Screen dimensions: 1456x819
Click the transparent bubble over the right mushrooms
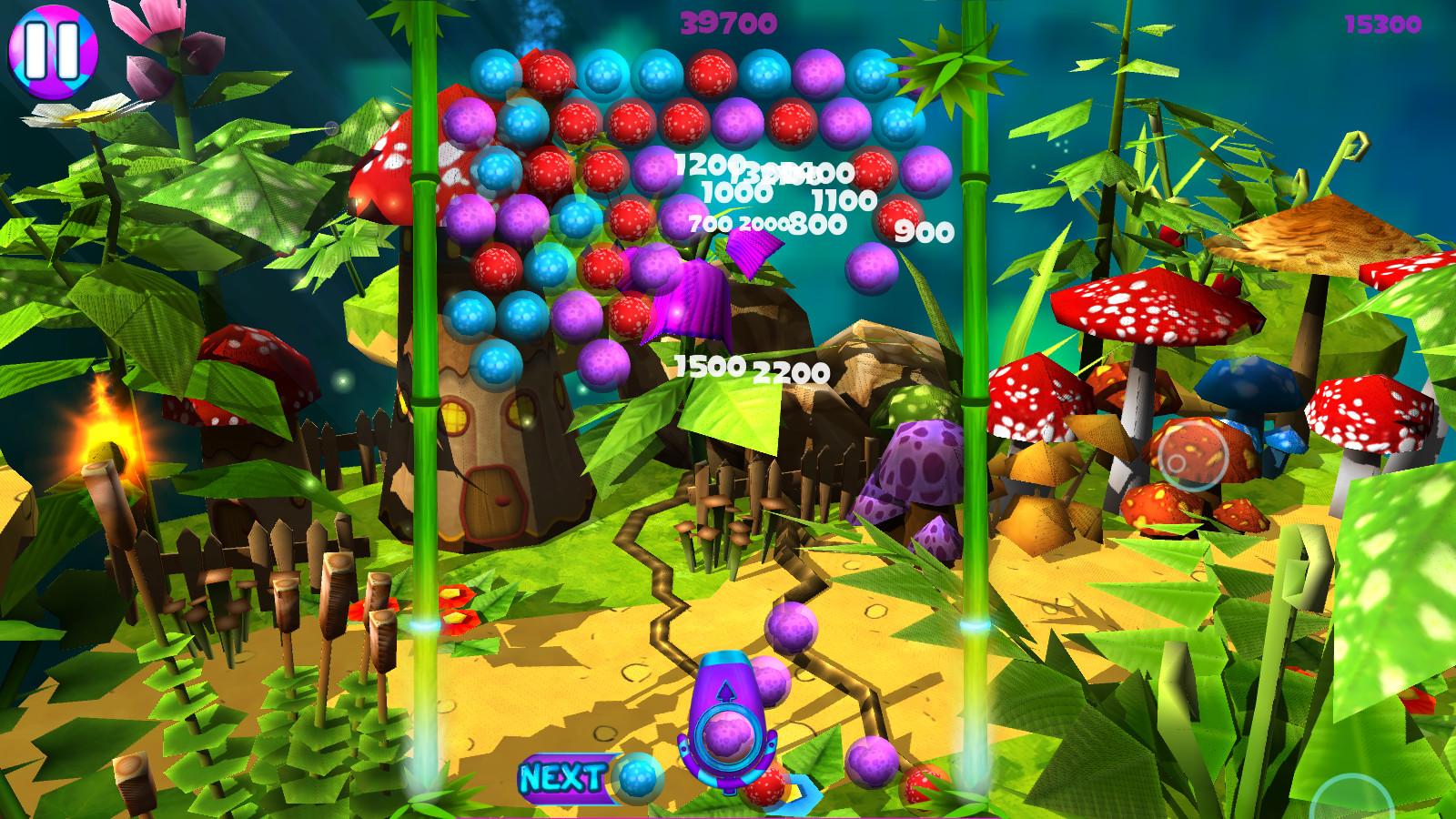[1192, 455]
